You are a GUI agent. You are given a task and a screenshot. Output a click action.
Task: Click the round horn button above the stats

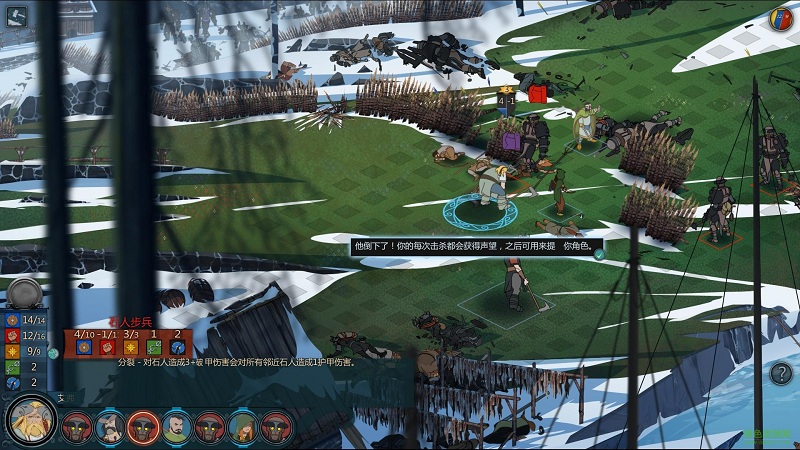pyautogui.click(x=25, y=293)
